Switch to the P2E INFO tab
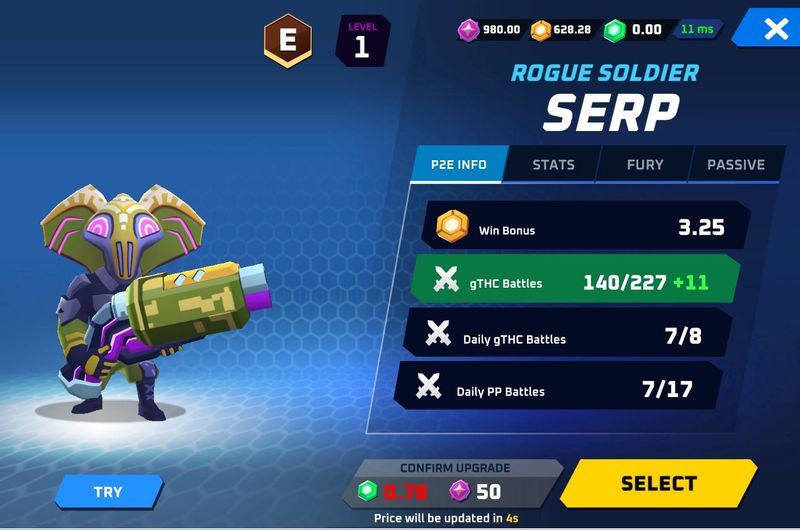Screen dimensions: 800x530 (x=459, y=164)
